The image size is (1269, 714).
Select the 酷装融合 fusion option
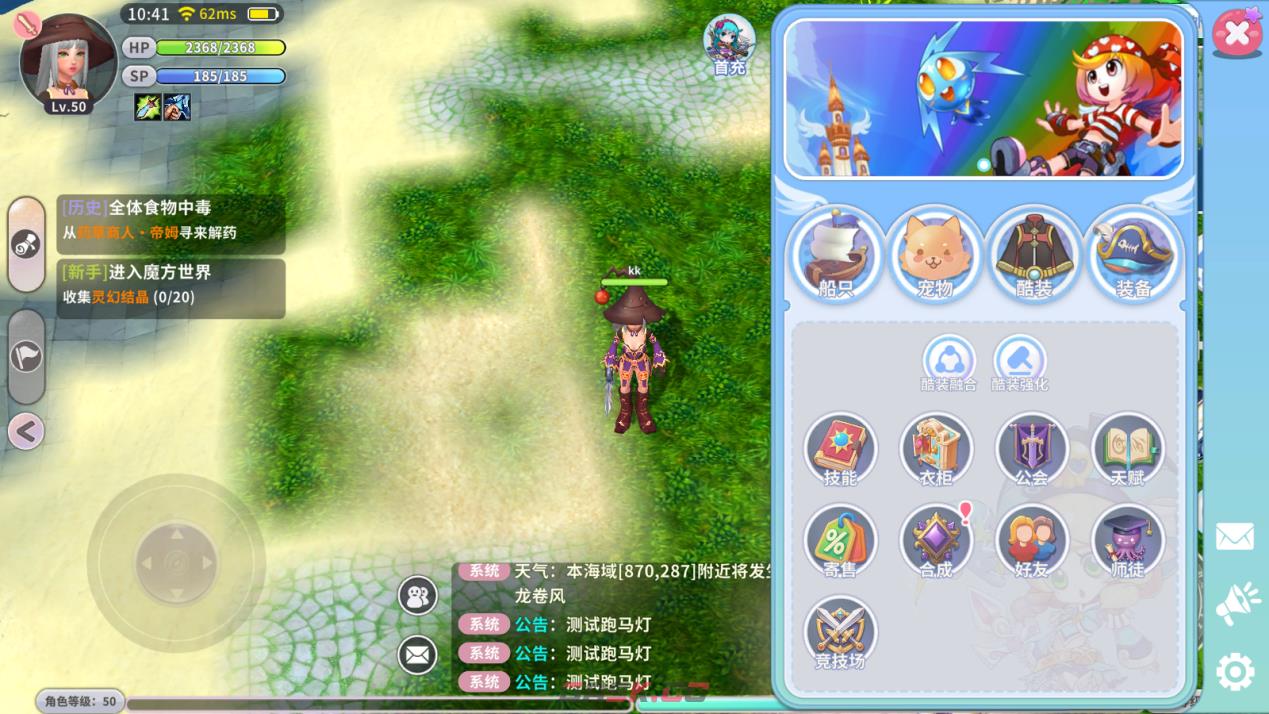click(949, 362)
